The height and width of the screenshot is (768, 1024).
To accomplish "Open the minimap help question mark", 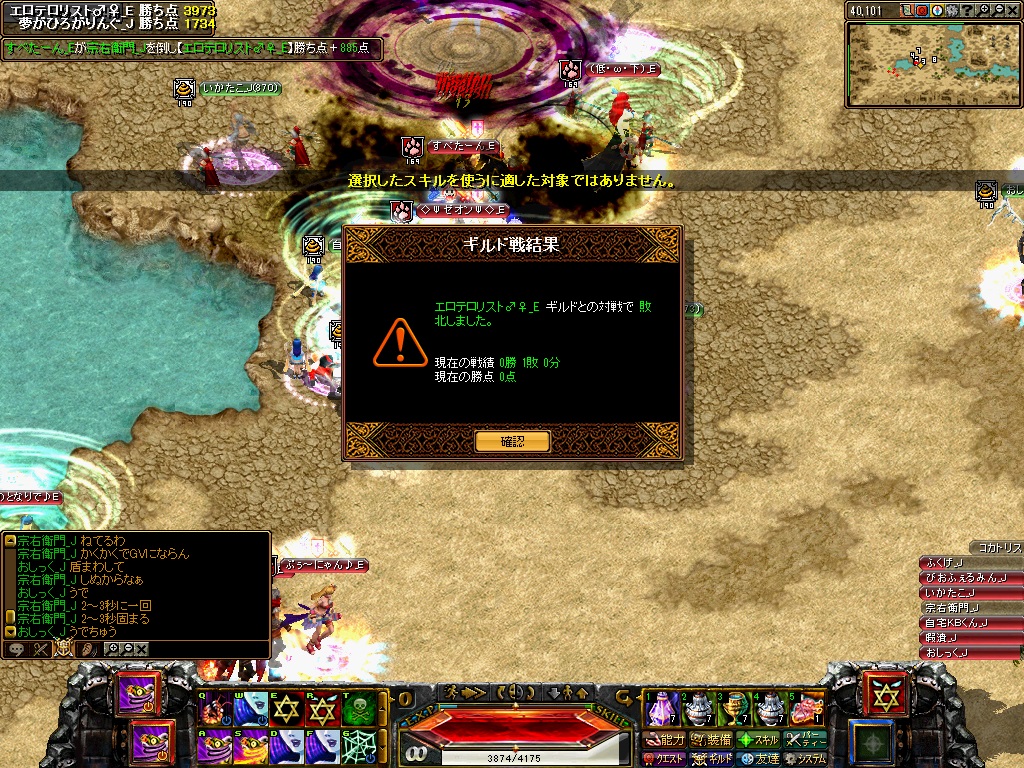I will pyautogui.click(x=966, y=11).
